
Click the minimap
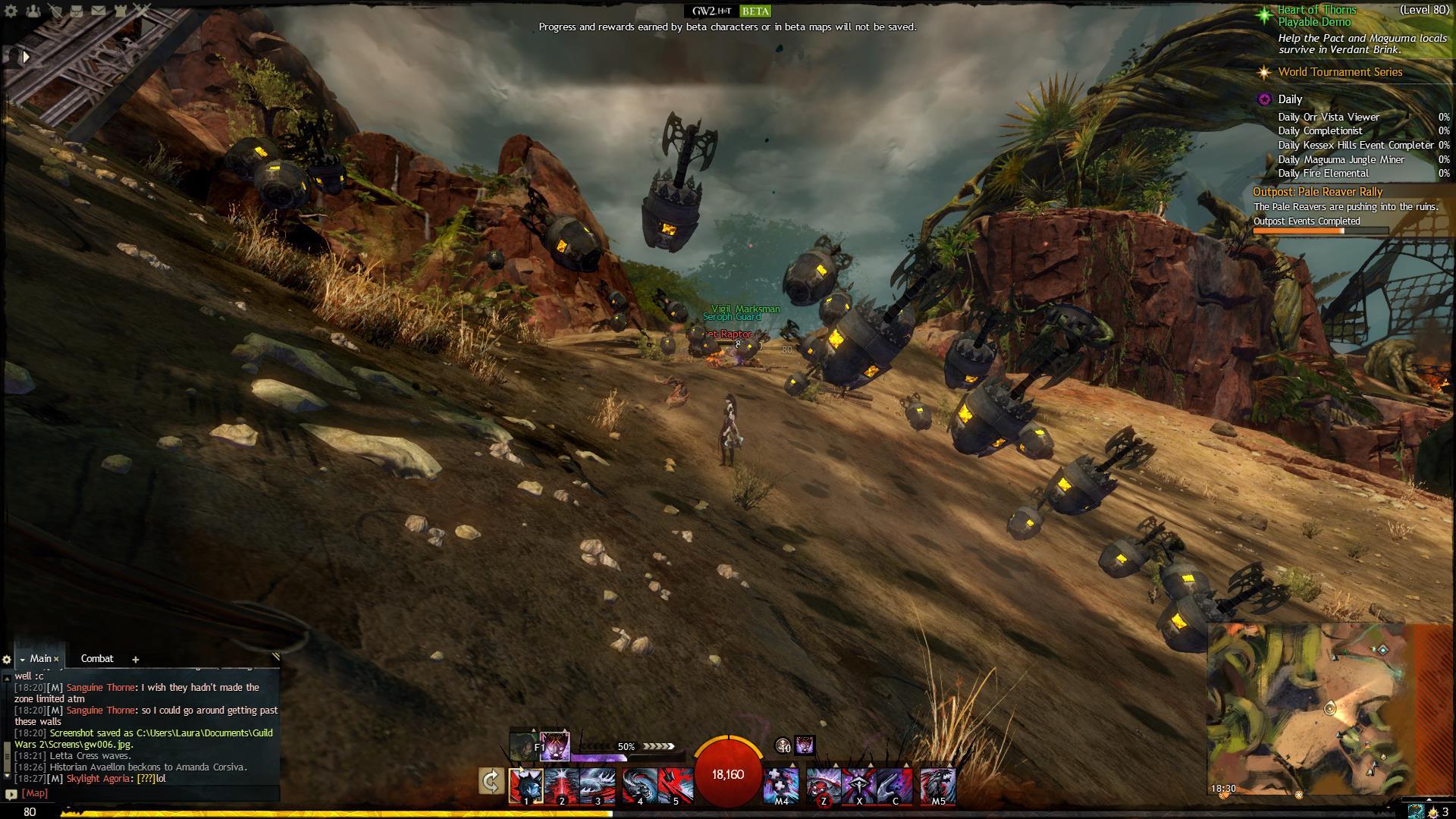(1308, 709)
